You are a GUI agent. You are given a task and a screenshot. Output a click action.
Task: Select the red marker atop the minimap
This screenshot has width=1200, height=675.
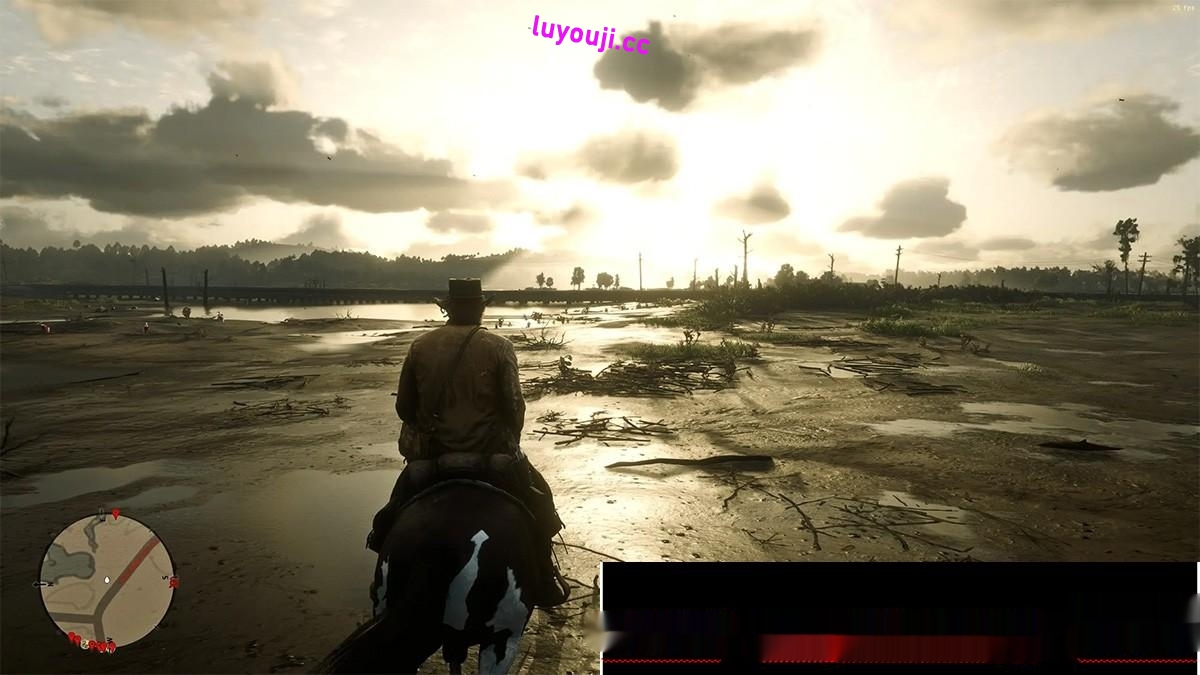115,514
